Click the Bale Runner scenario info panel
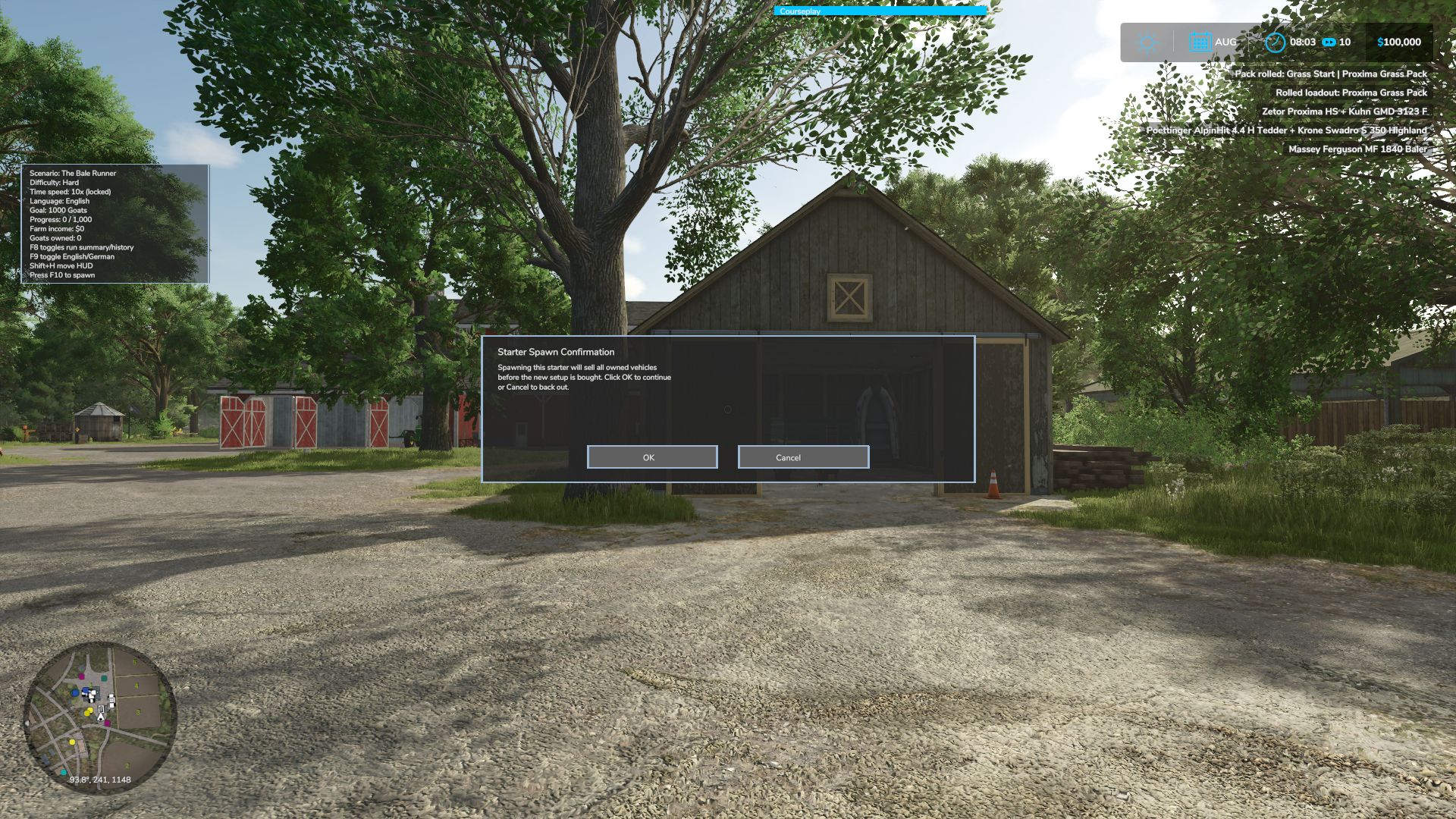This screenshot has width=1456, height=819. (115, 224)
